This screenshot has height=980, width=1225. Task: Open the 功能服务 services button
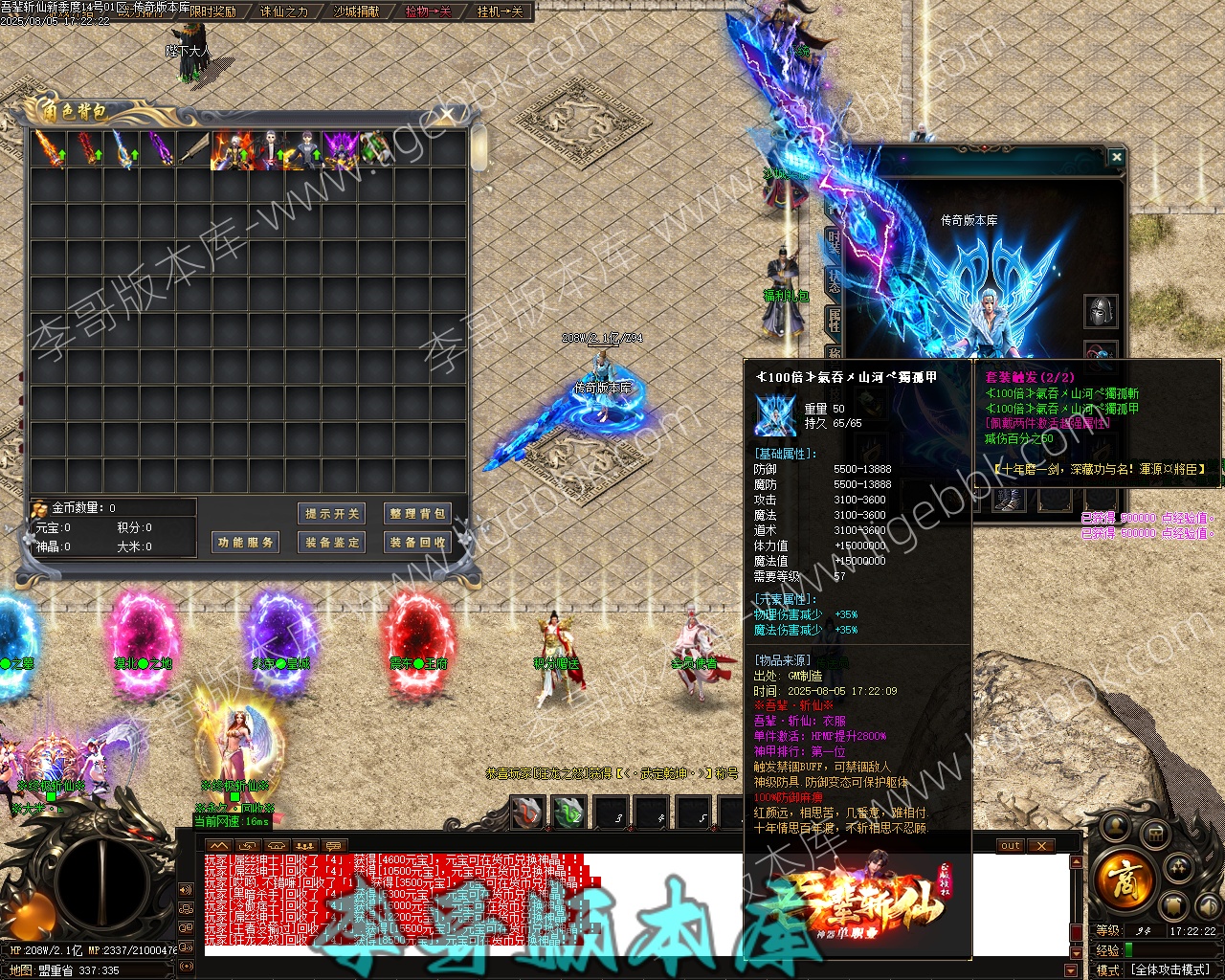coord(246,543)
